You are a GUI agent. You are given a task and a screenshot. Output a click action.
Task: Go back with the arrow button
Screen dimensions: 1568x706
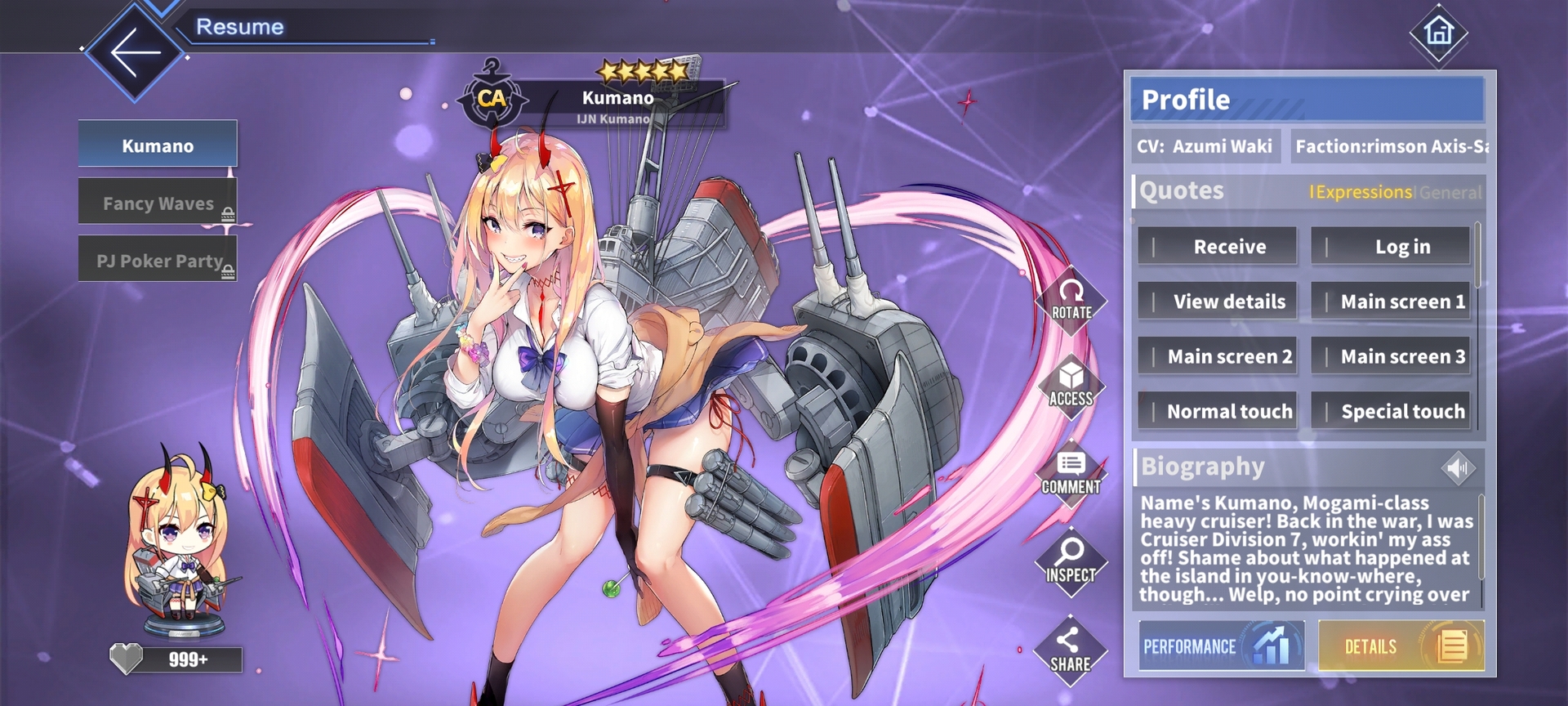click(x=135, y=53)
